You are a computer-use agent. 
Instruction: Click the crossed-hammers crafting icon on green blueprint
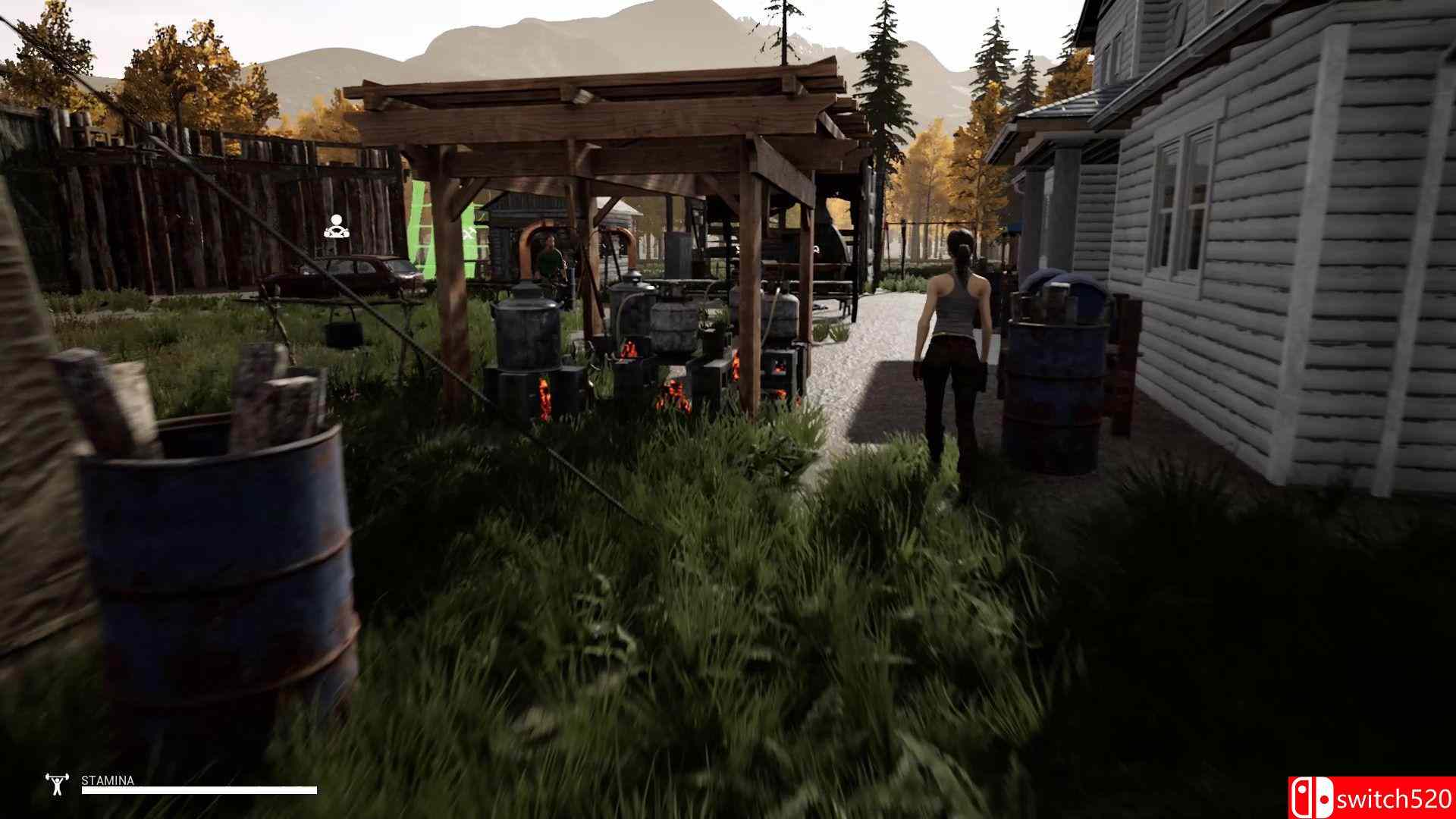click(x=470, y=233)
